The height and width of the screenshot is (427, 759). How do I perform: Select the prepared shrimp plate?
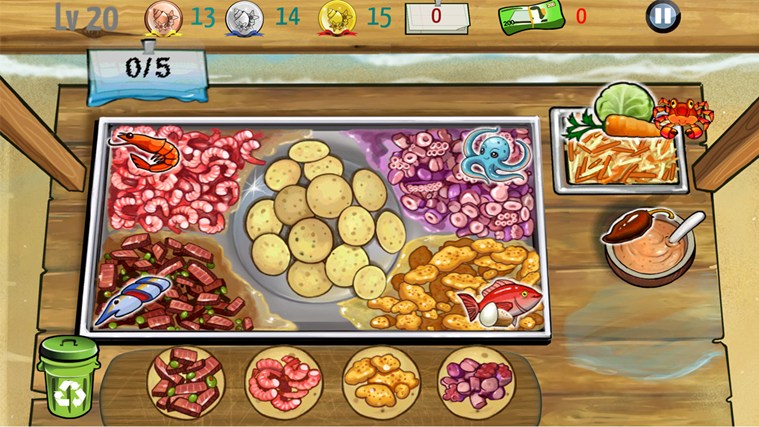click(x=282, y=382)
